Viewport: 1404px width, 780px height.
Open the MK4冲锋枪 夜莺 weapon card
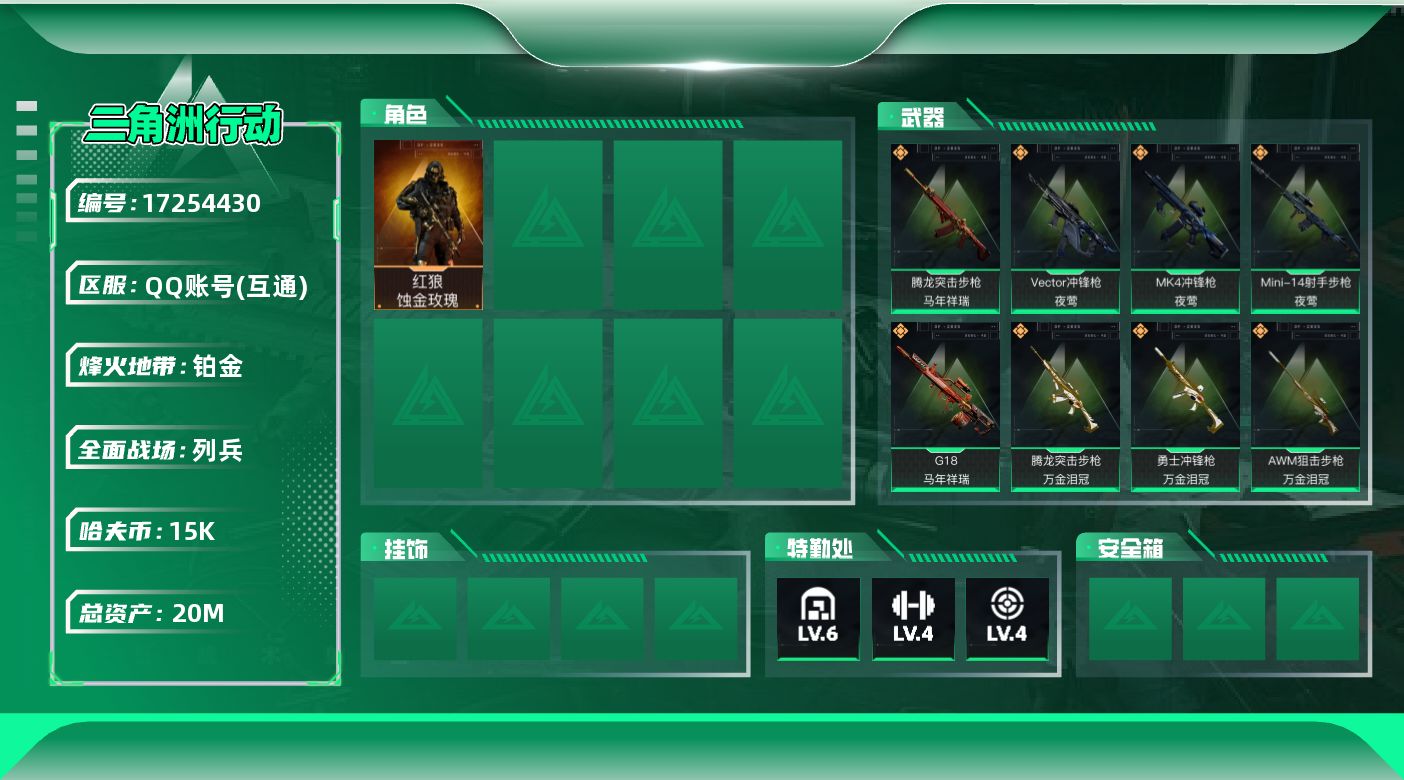point(1185,228)
